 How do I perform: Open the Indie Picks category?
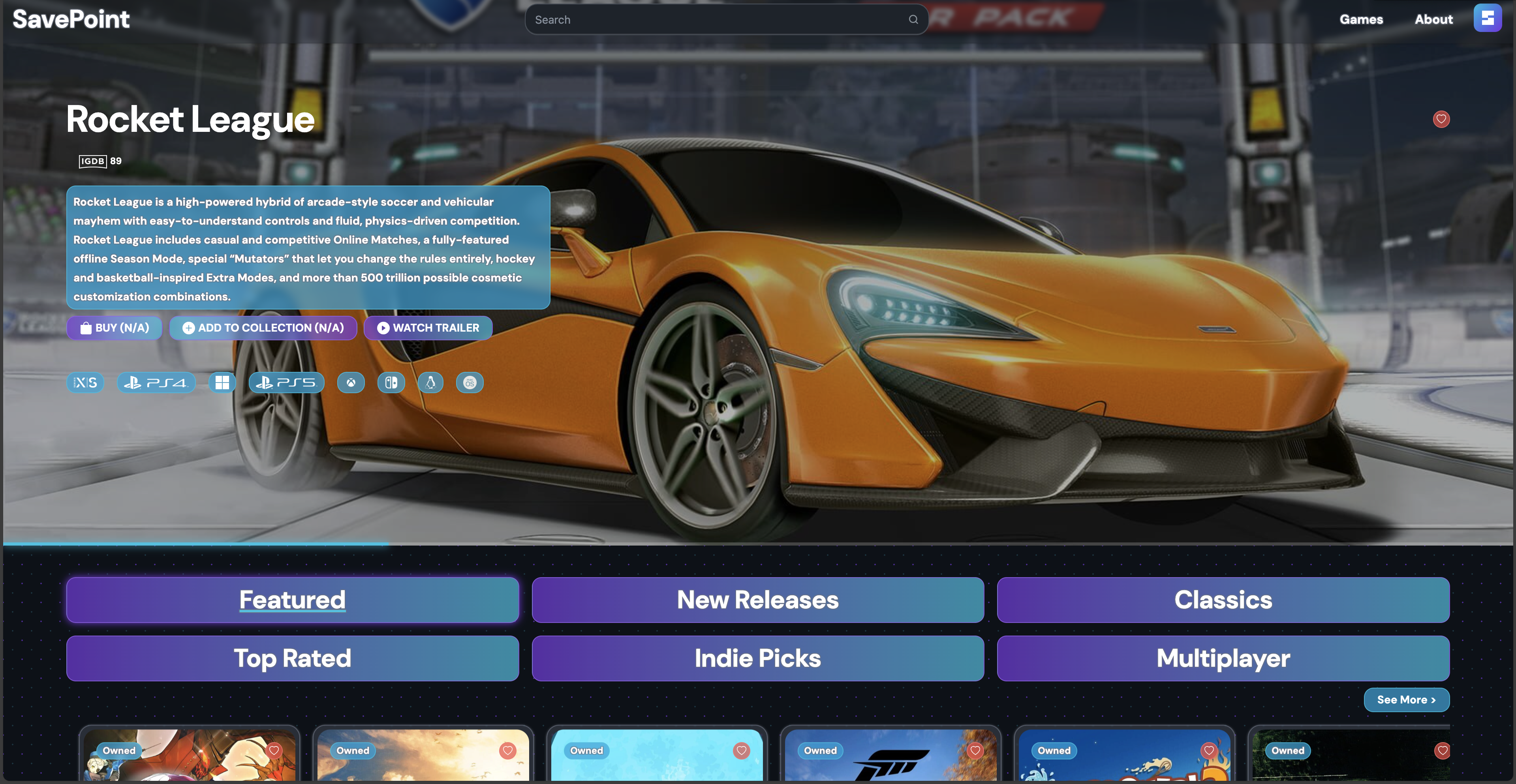click(x=757, y=658)
